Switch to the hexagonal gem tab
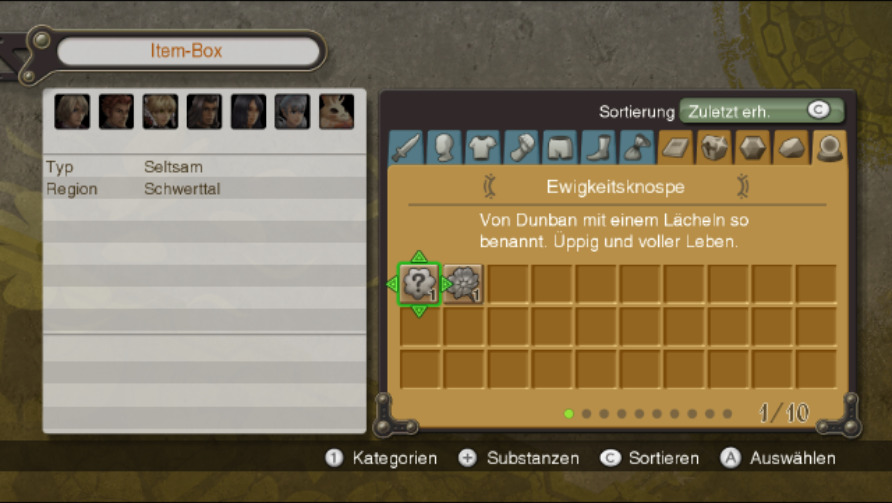The width and height of the screenshot is (892, 503). tap(752, 147)
